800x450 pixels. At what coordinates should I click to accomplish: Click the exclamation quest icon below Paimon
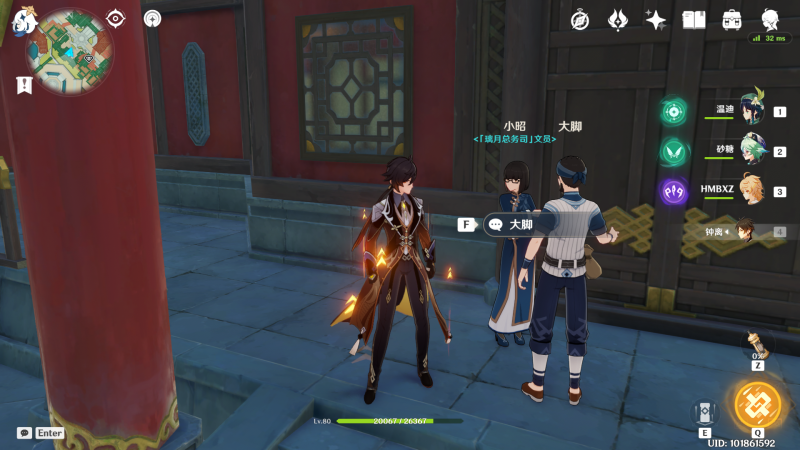point(24,85)
